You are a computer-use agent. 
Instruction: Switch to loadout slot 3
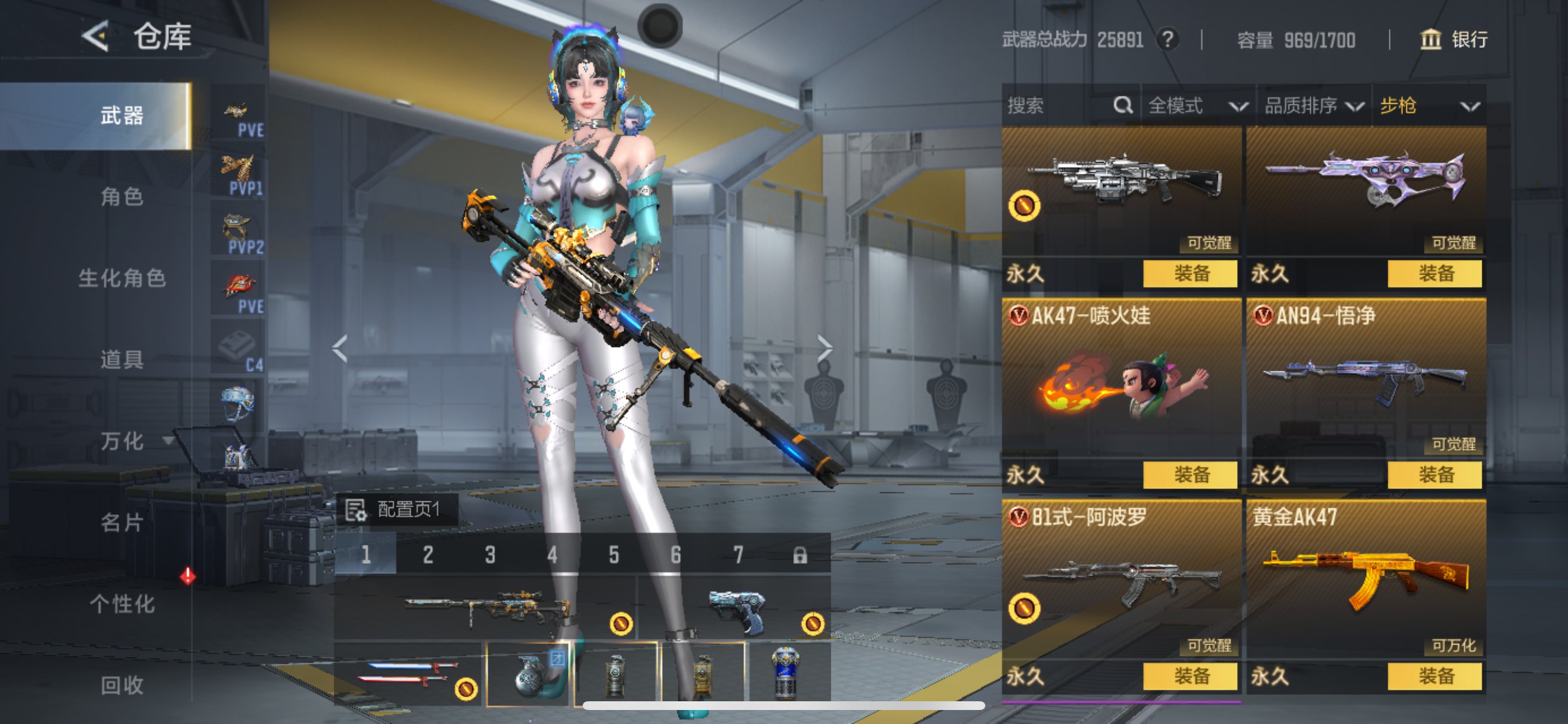pos(490,555)
